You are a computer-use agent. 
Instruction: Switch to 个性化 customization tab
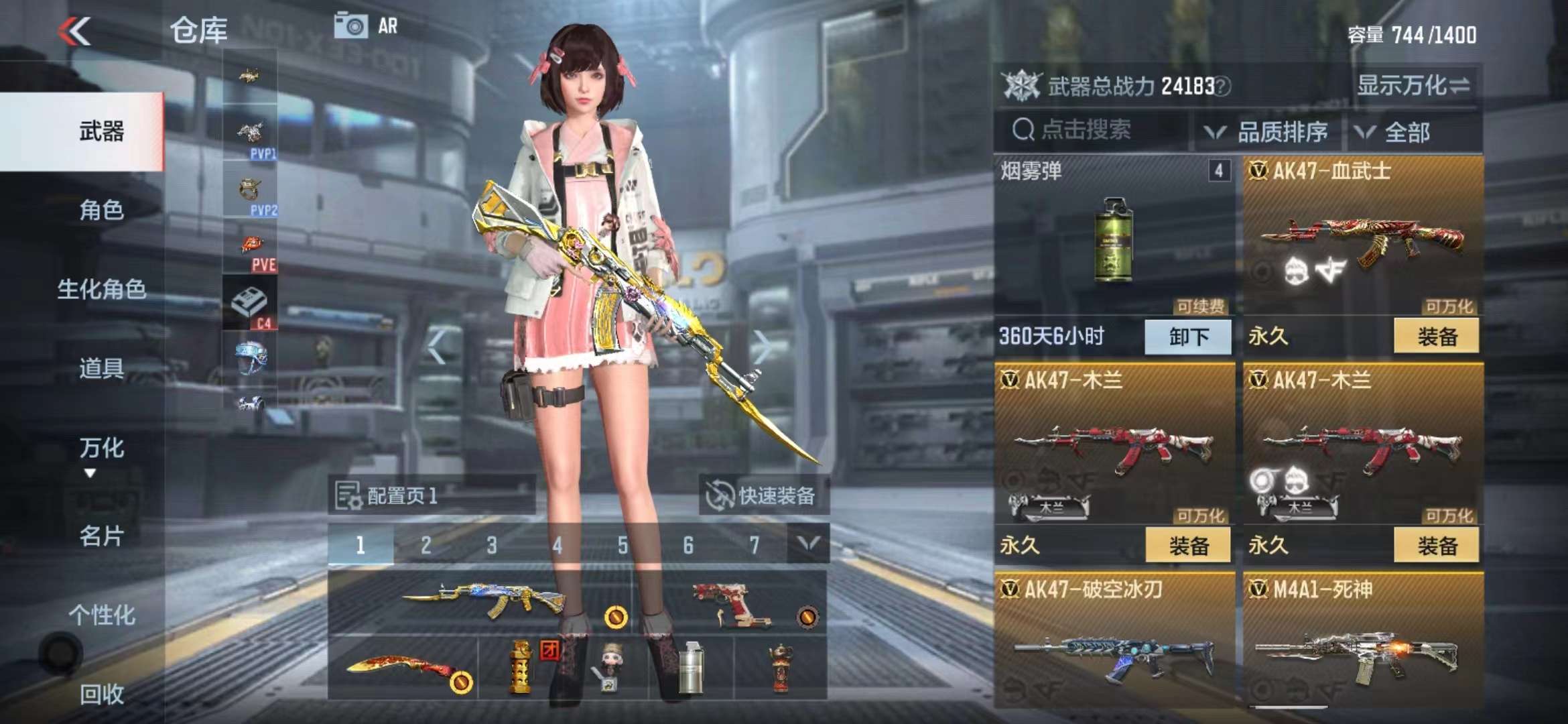(101, 615)
